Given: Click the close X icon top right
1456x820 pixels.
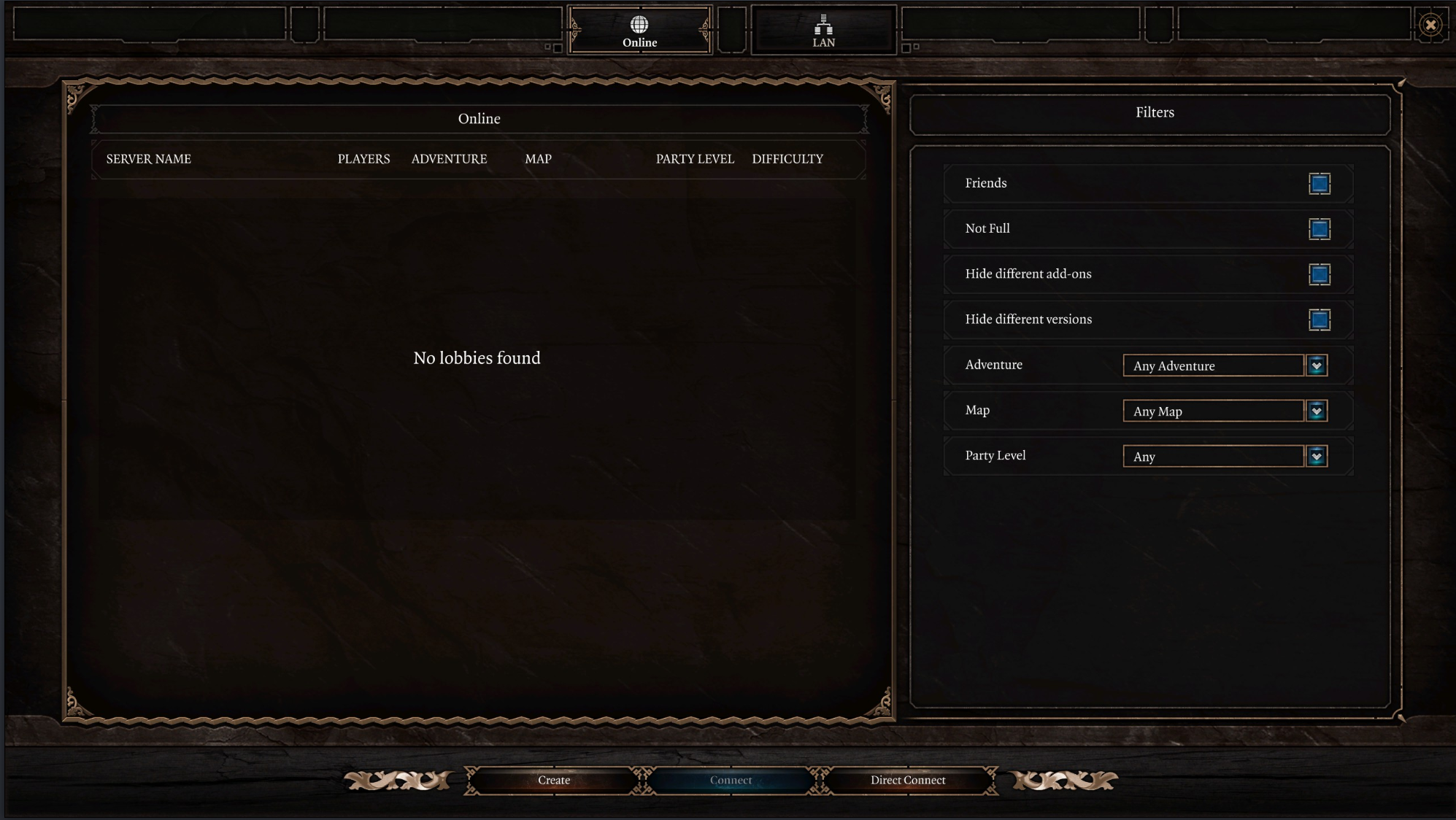Looking at the screenshot, I should [x=1431, y=24].
